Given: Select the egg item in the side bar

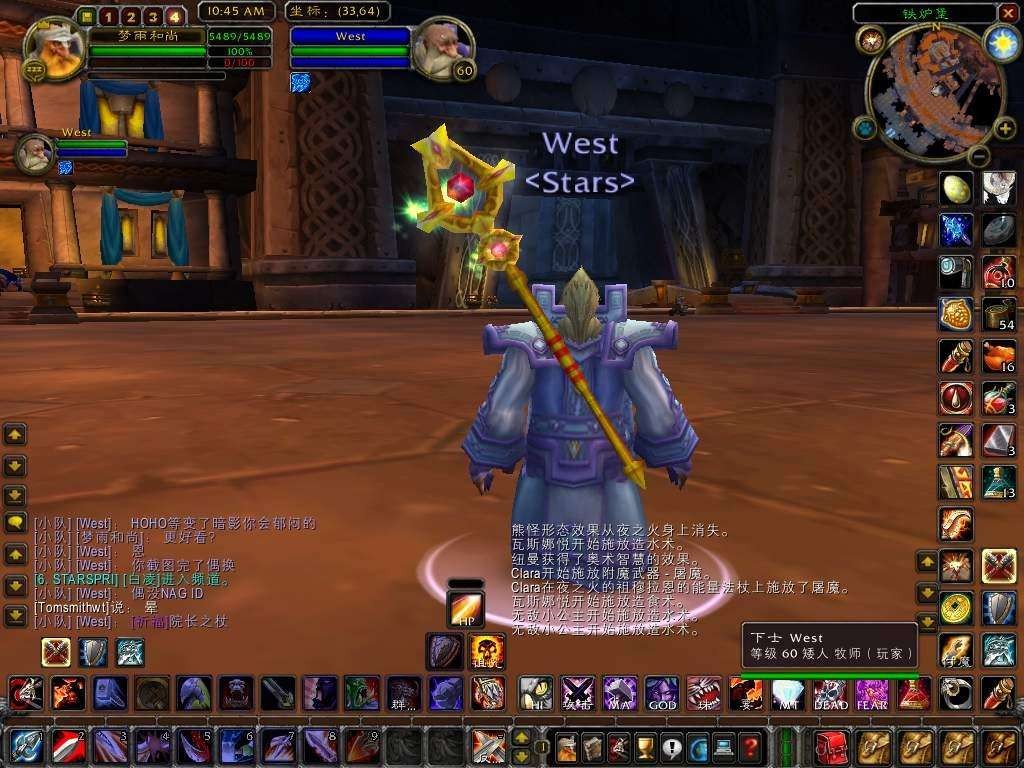Looking at the screenshot, I should pyautogui.click(x=956, y=187).
